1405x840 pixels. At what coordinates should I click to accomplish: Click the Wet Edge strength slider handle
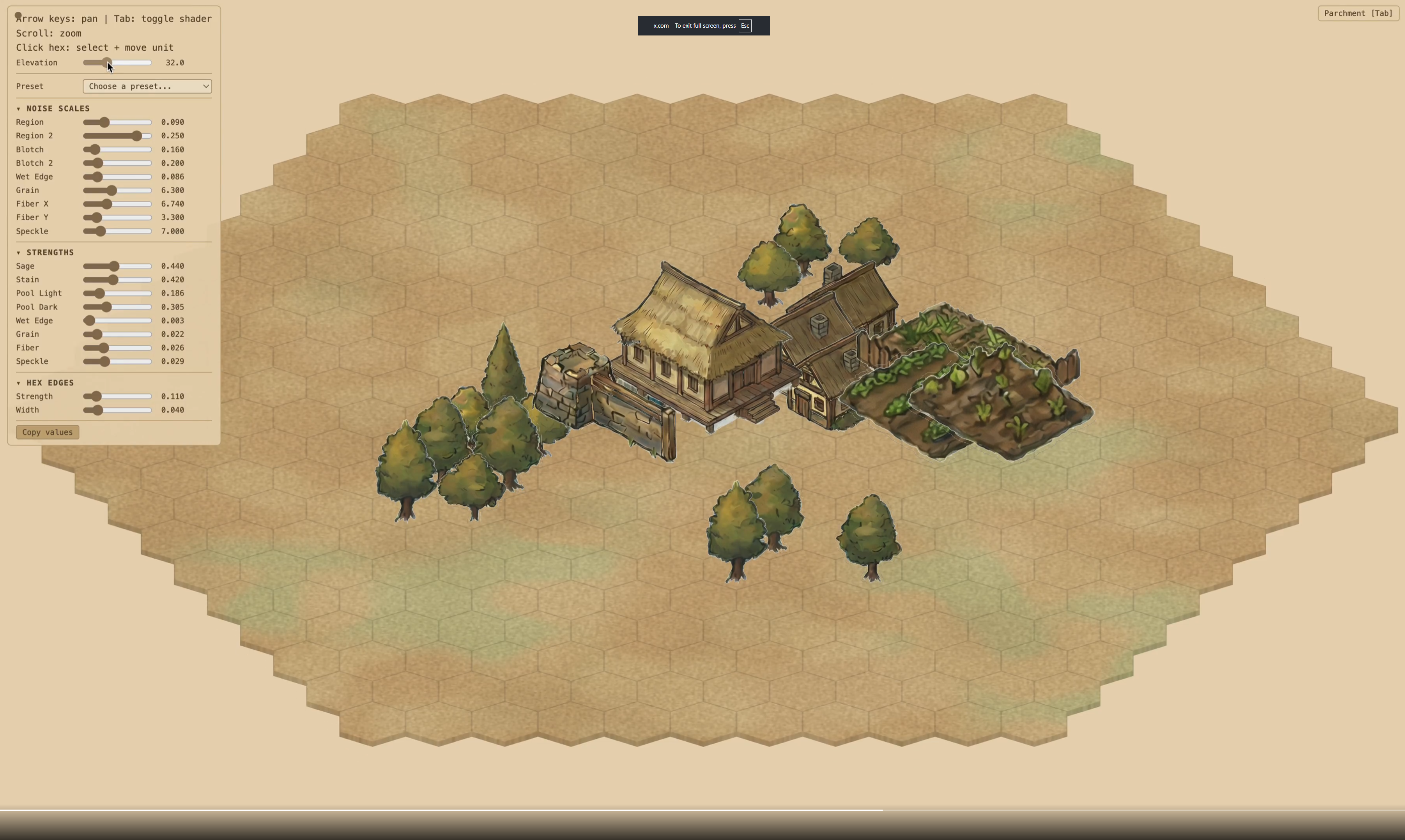point(89,320)
